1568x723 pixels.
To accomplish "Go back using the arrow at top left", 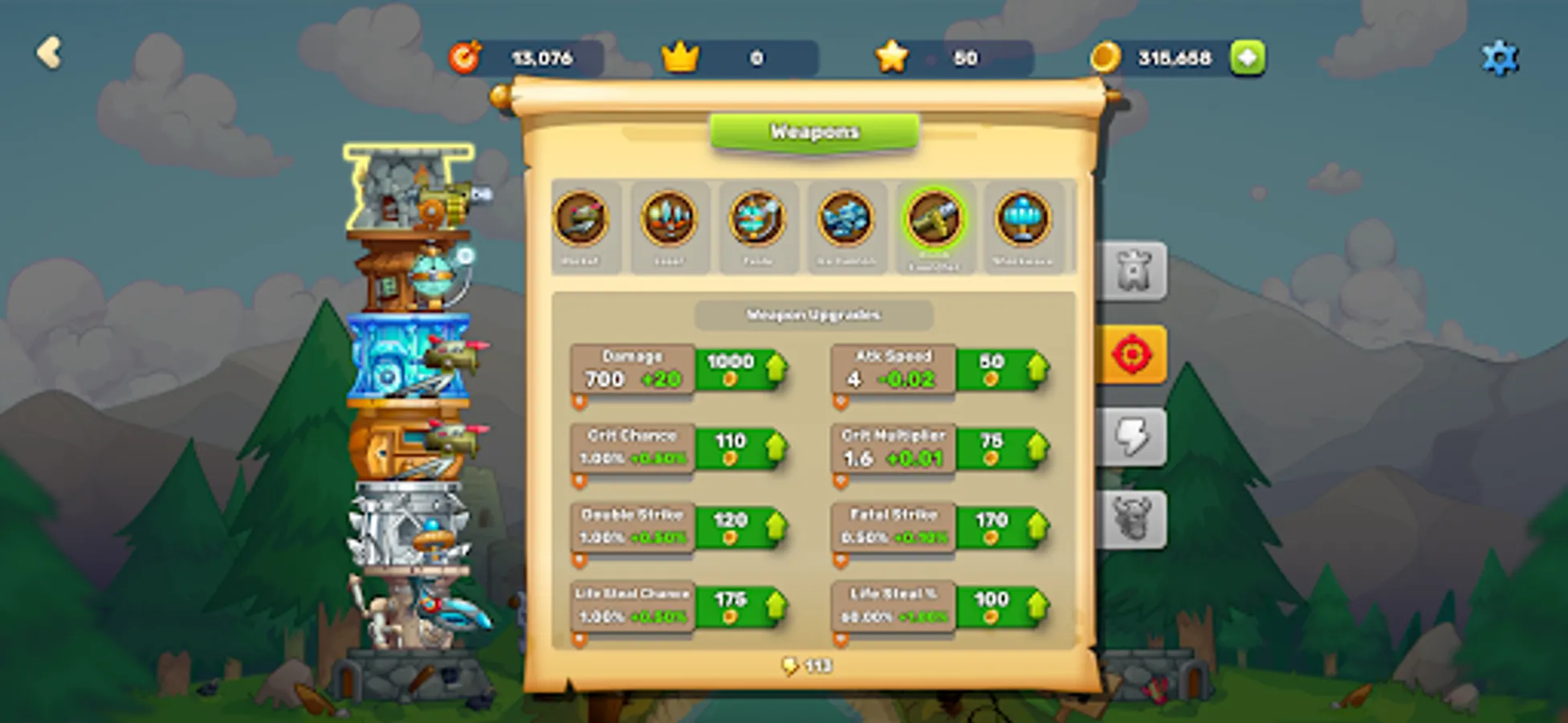I will [50, 53].
